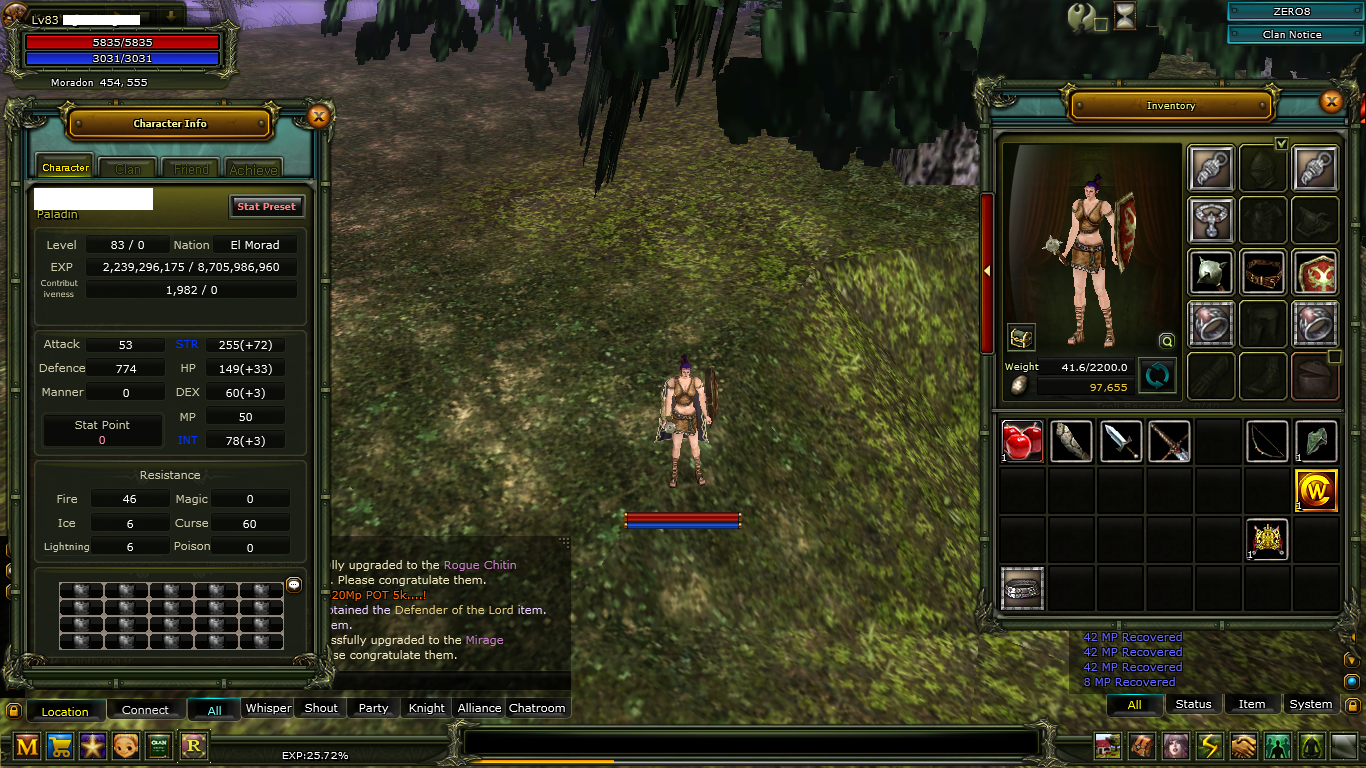Image resolution: width=1366 pixels, height=768 pixels.
Task: Open the Whisper chat tab
Action: coord(268,708)
